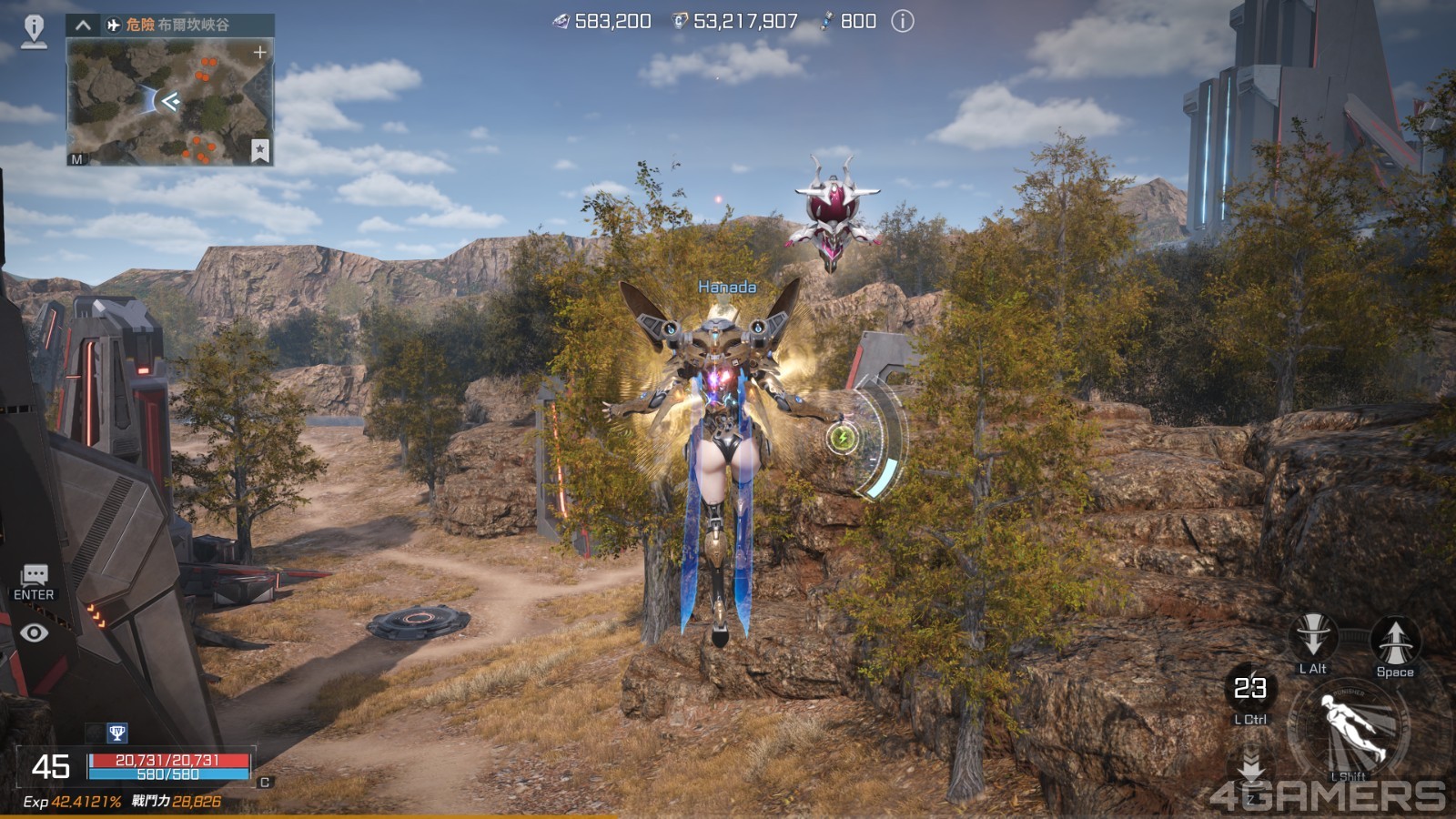The width and height of the screenshot is (1456, 819).
Task: Activate the descend down-arrow flight skill
Action: point(1312,636)
